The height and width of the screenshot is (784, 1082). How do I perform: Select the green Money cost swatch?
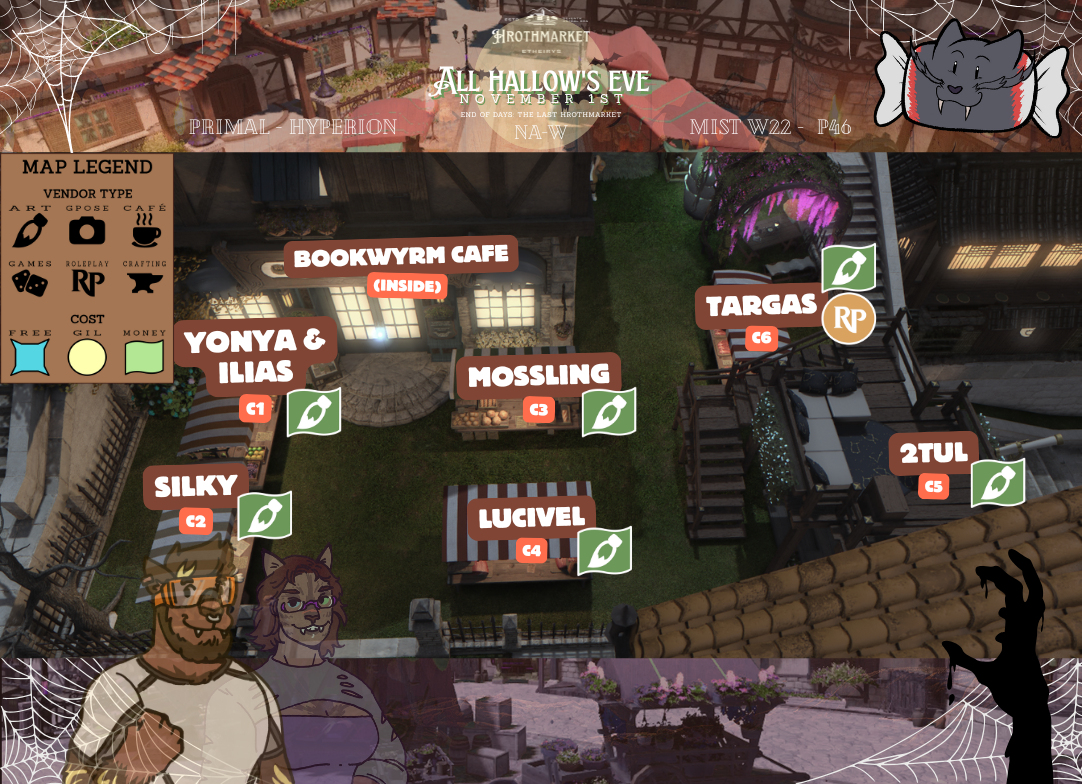click(x=145, y=356)
